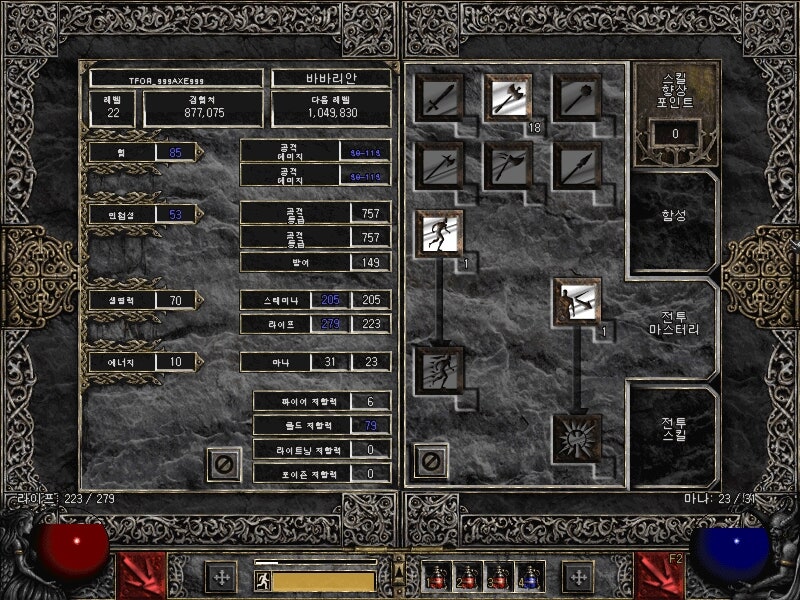Switch to the 전투 스킬 tab

click(x=672, y=429)
